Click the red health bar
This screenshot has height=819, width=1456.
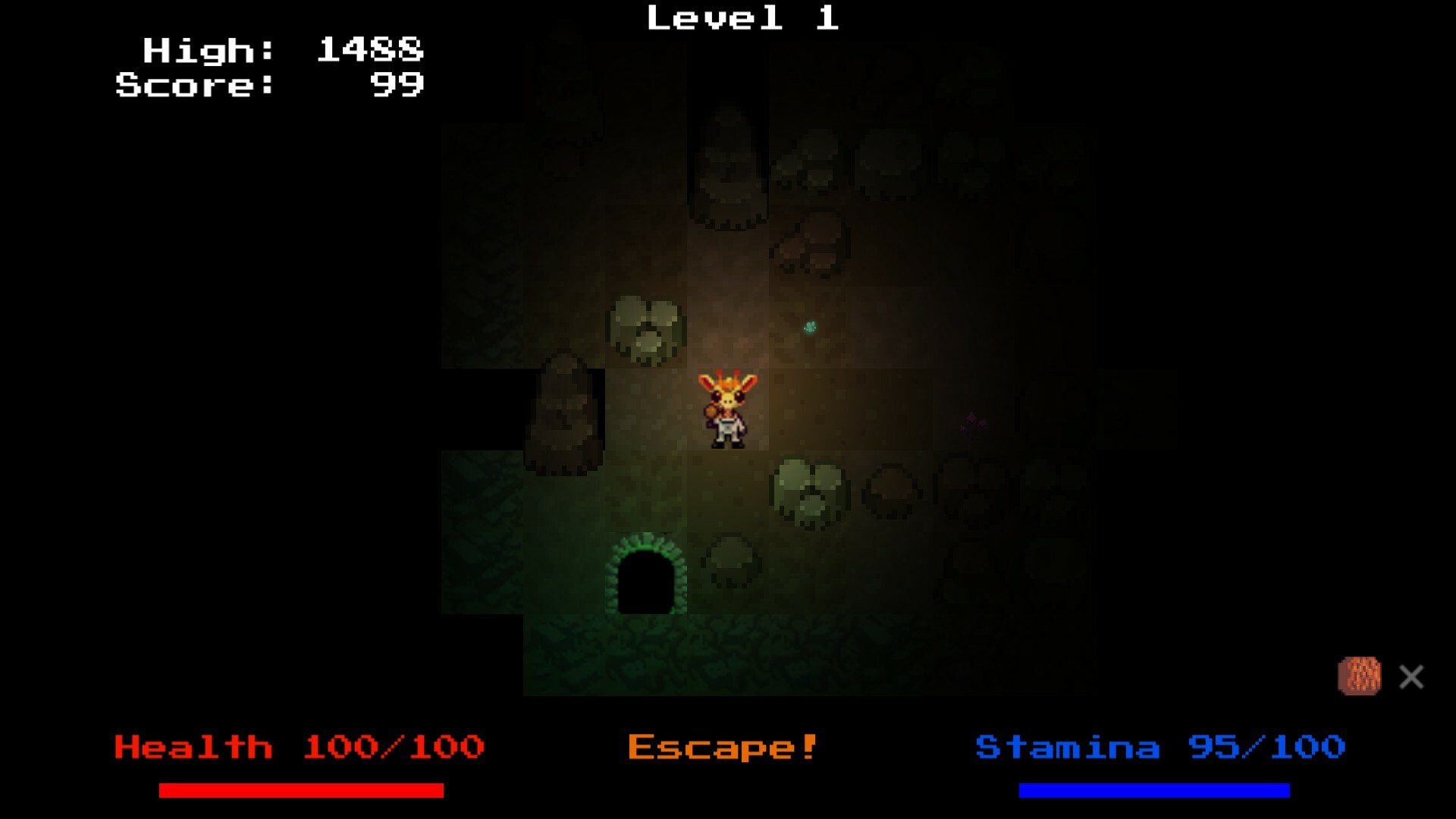[300, 791]
